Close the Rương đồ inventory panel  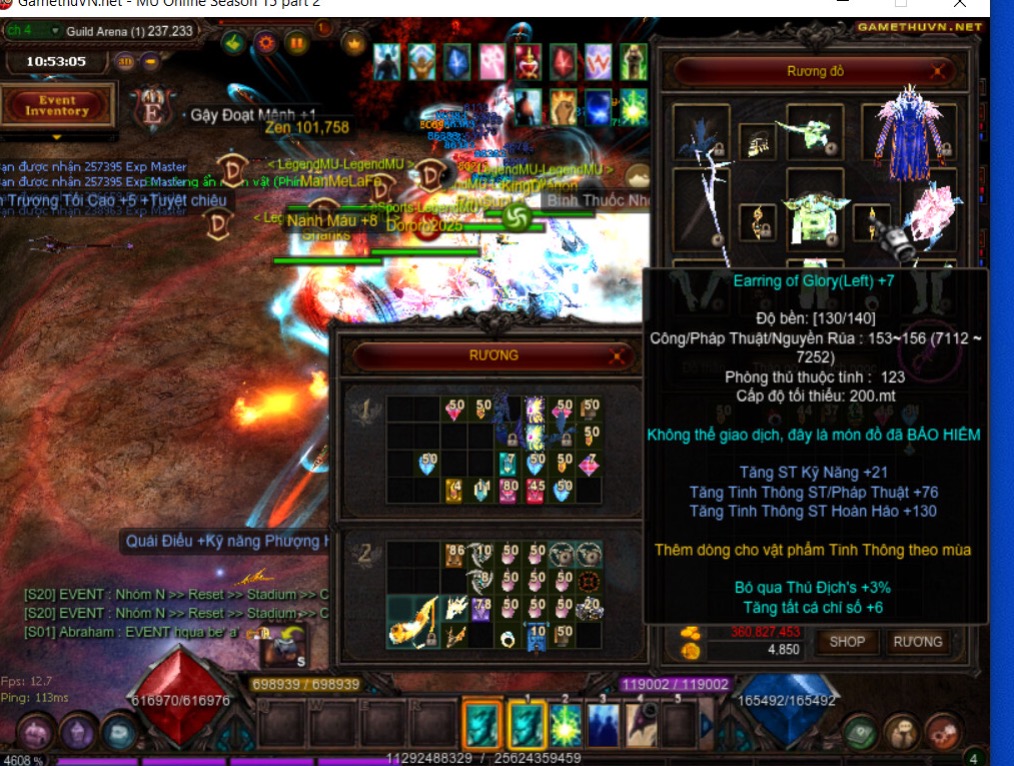point(937,72)
